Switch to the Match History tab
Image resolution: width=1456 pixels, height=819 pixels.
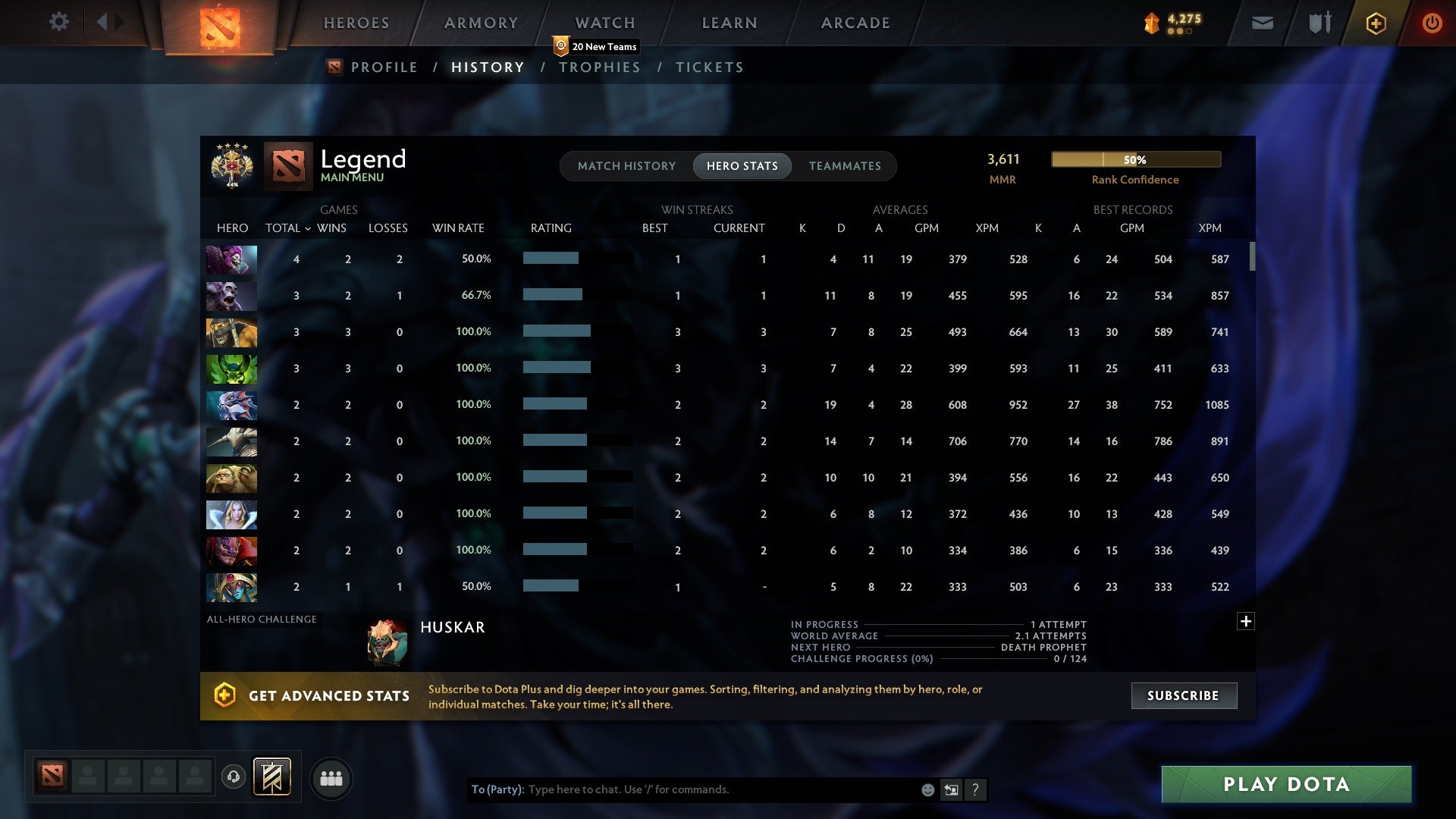(x=626, y=165)
